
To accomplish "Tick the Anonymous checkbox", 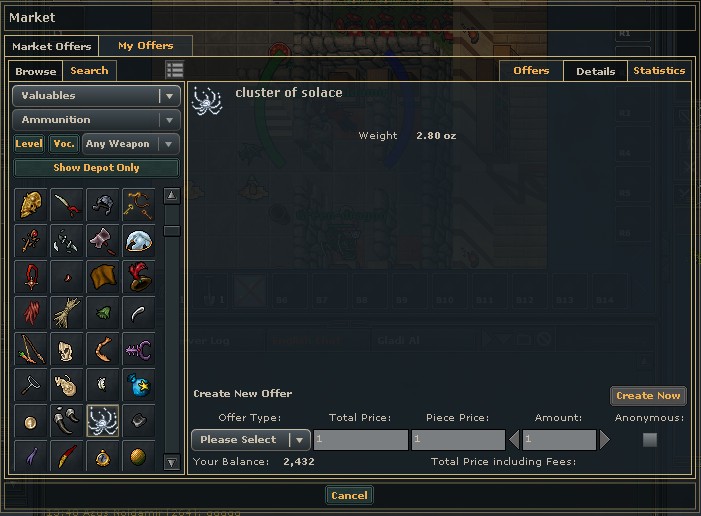I will [x=650, y=440].
